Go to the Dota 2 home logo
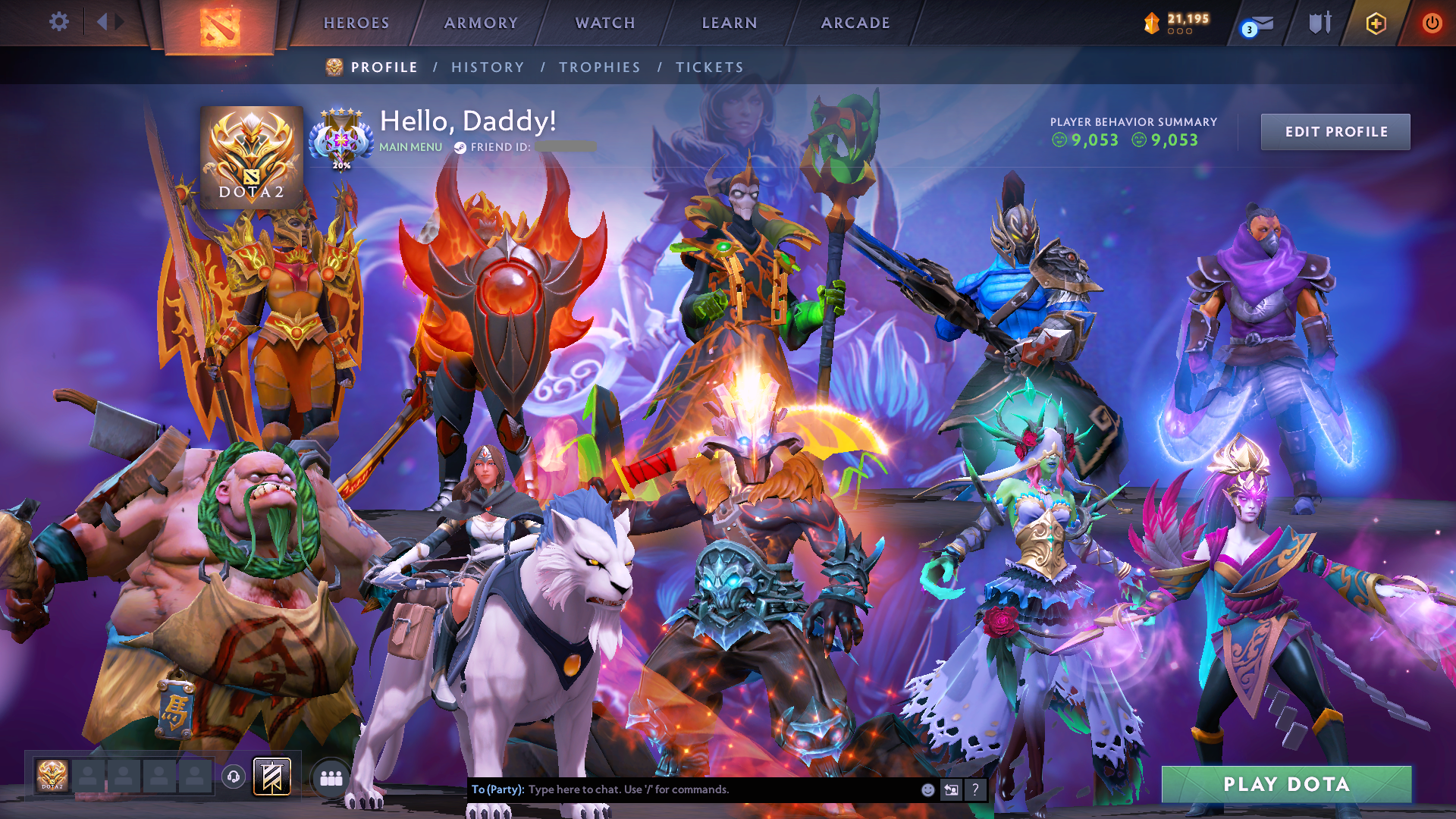1456x819 pixels. point(220,27)
